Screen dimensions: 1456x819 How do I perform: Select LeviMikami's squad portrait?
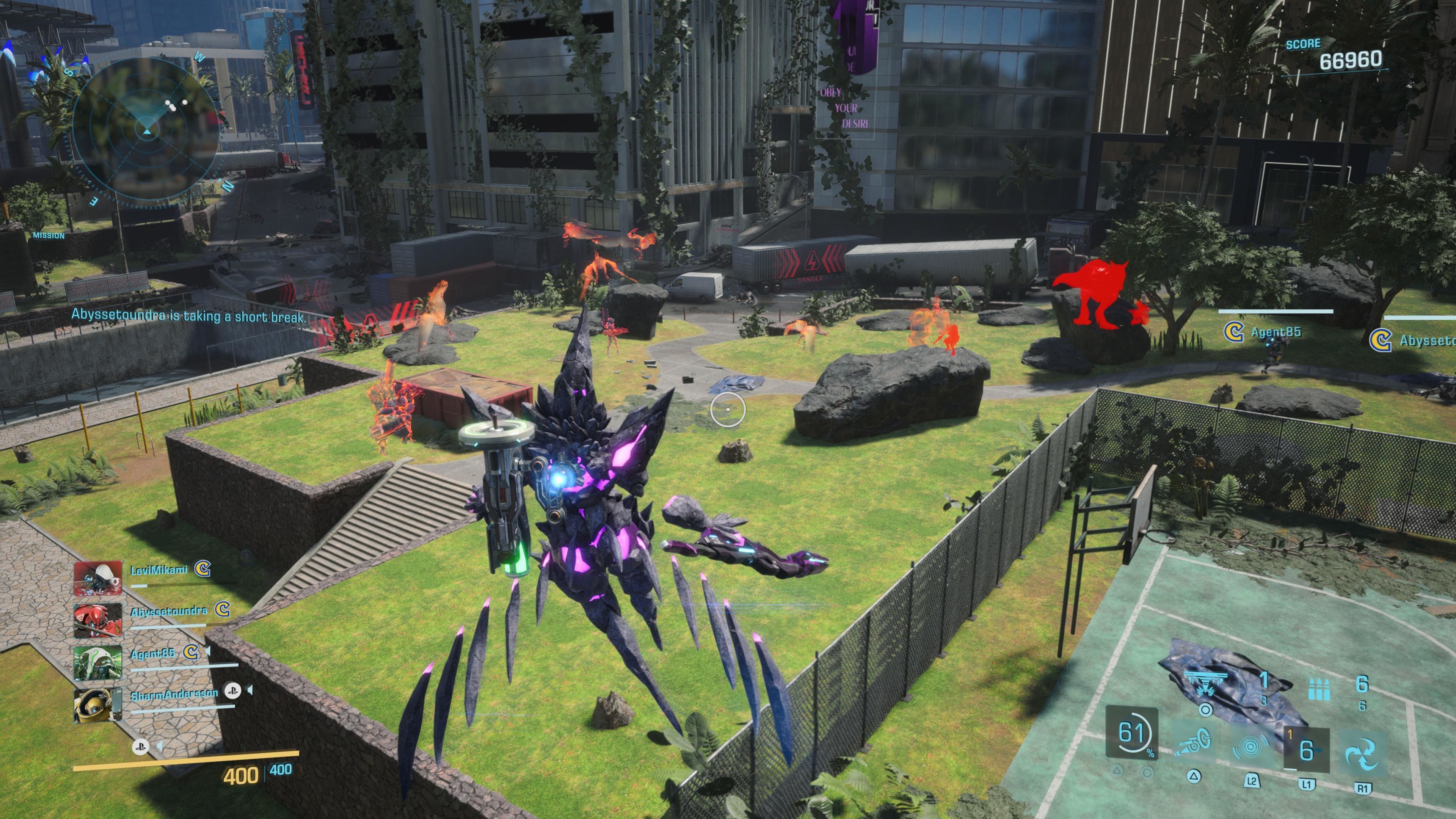pyautogui.click(x=98, y=577)
